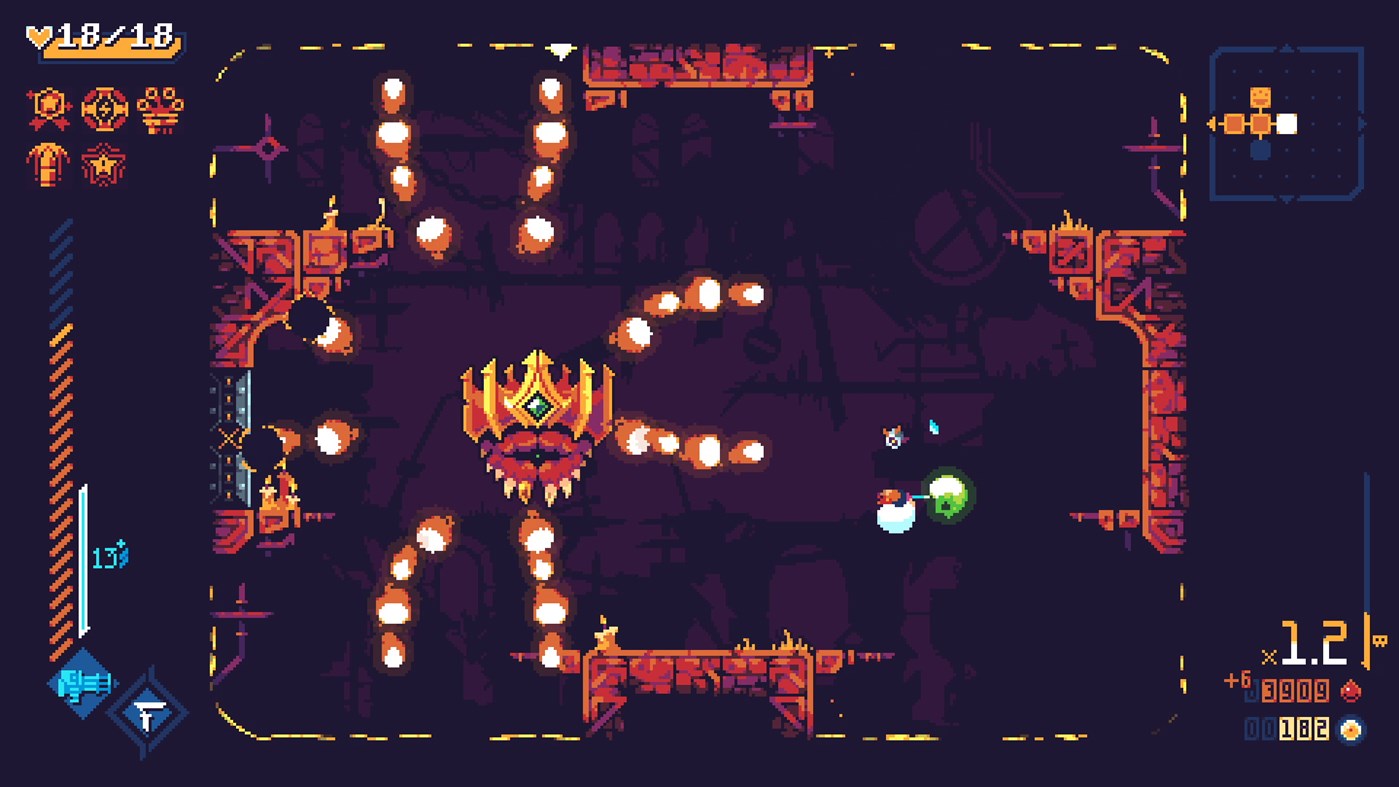Click the lightning coin blessing icon
Viewport: 1399px width, 787px height.
(103, 109)
